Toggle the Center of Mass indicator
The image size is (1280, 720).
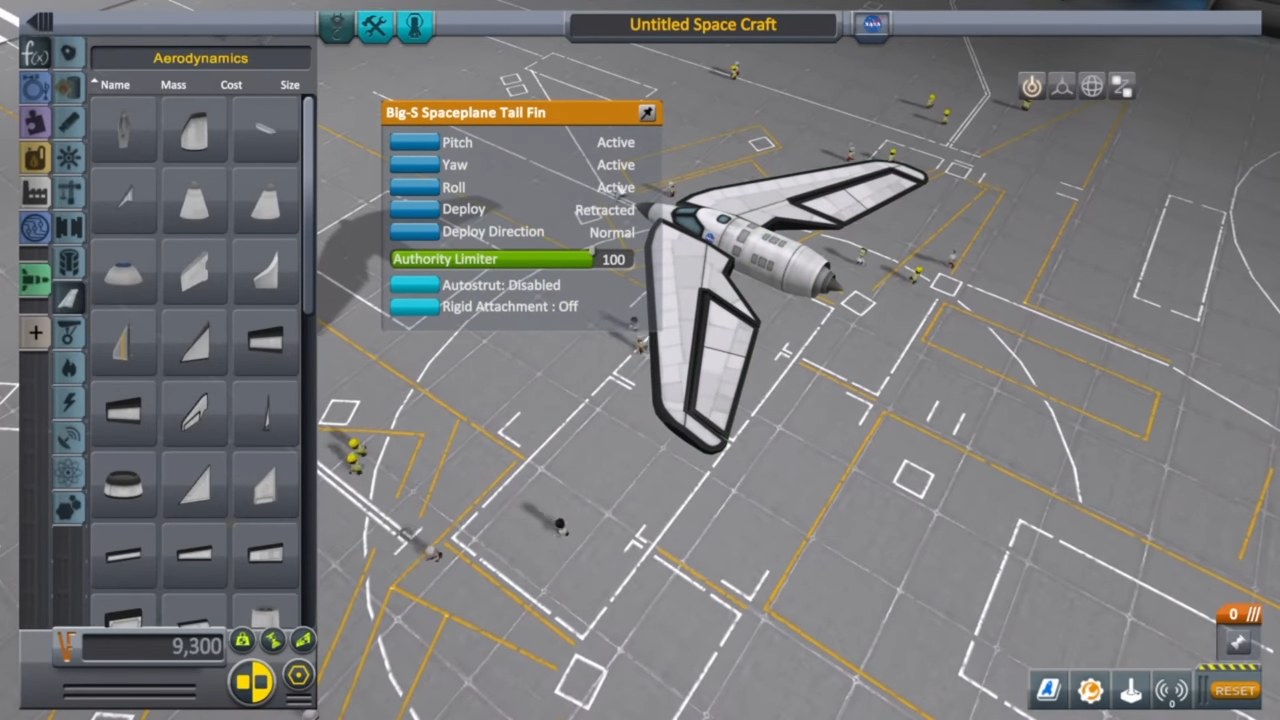pos(242,640)
